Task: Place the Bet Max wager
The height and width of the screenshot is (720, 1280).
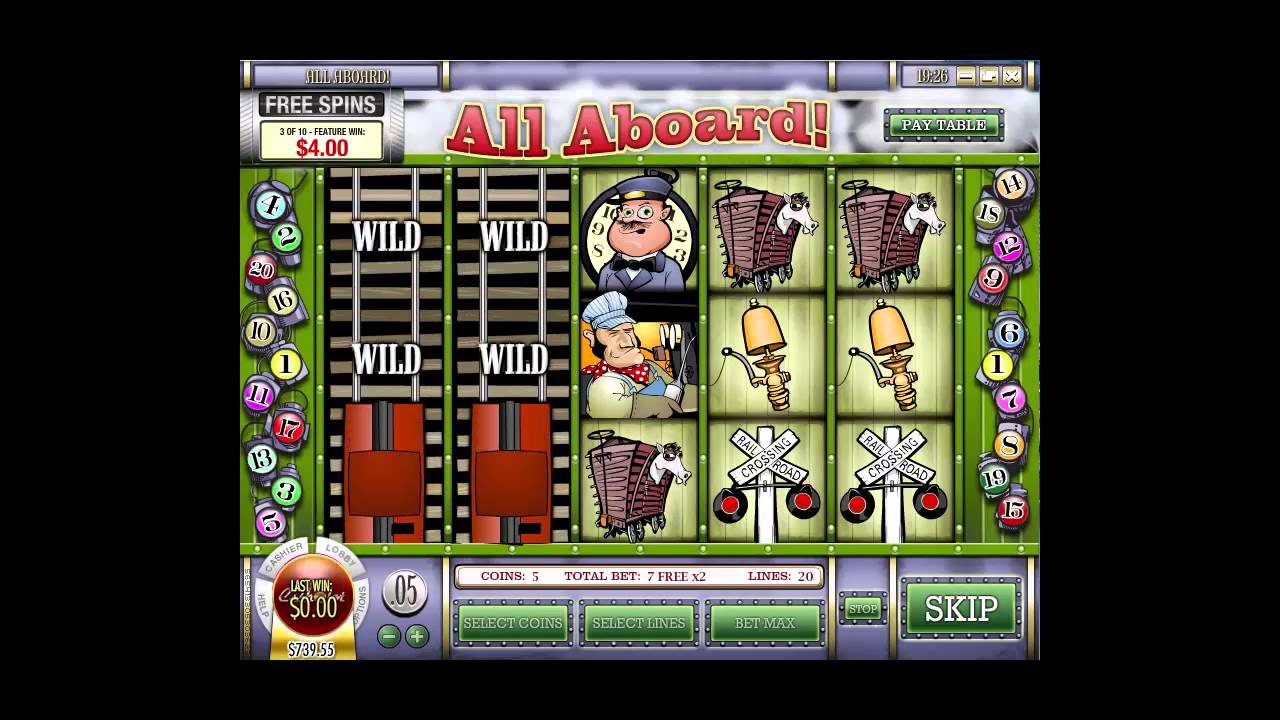Action: tap(765, 623)
